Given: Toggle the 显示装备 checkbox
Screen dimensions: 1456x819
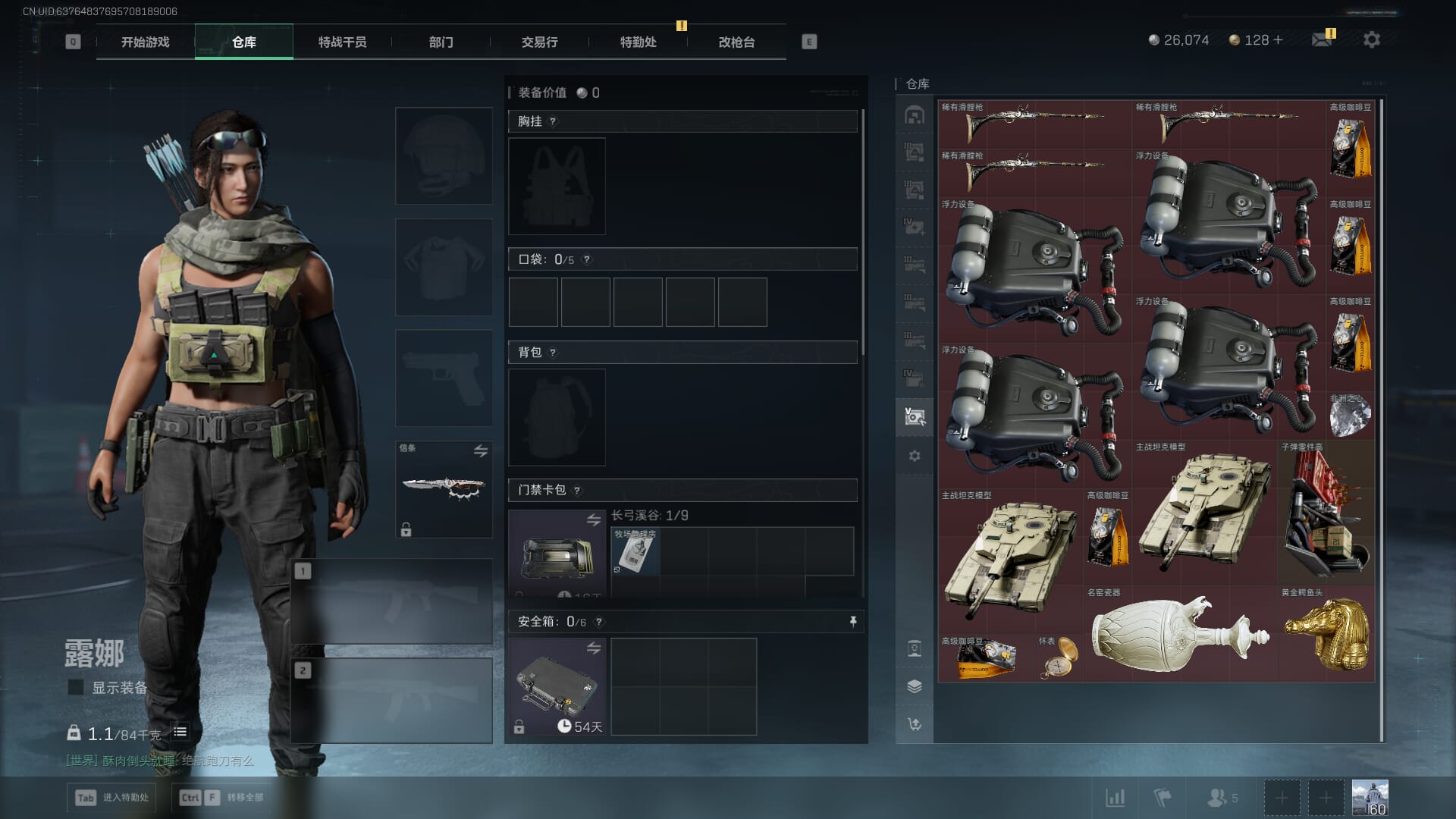Looking at the screenshot, I should 76,687.
